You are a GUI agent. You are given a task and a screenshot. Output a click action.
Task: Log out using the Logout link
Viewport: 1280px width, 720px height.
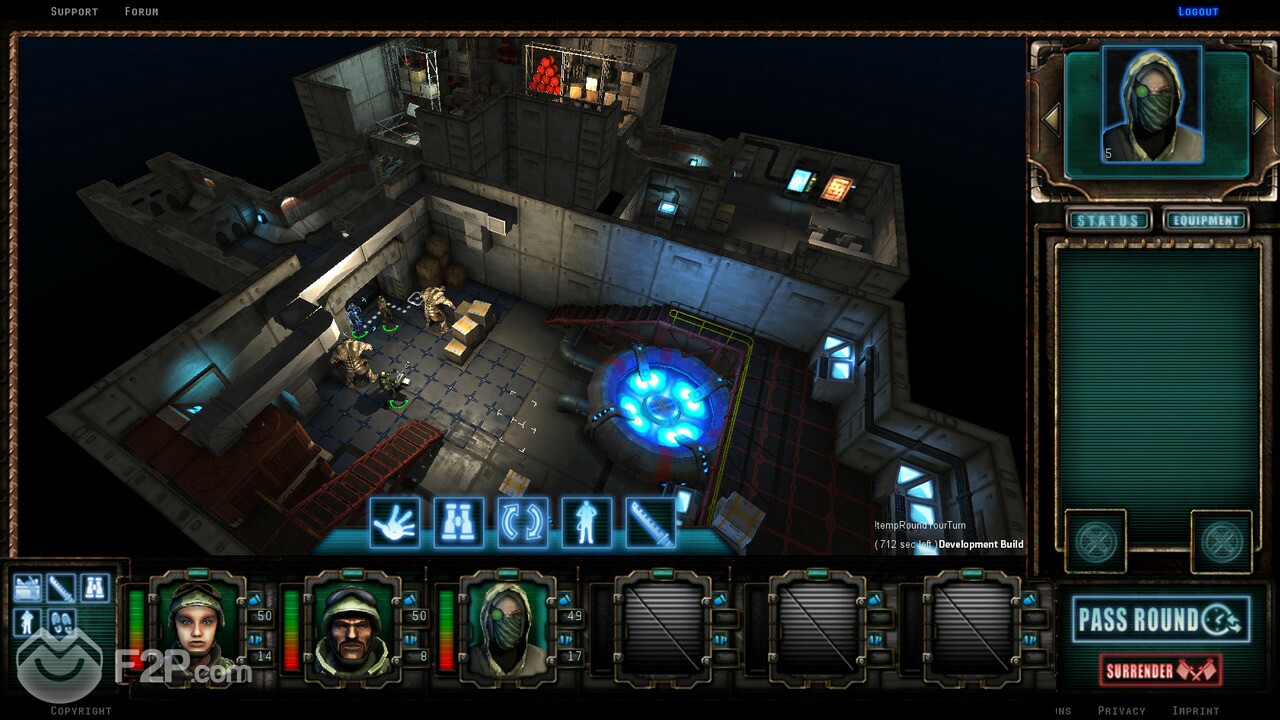pyautogui.click(x=1198, y=12)
